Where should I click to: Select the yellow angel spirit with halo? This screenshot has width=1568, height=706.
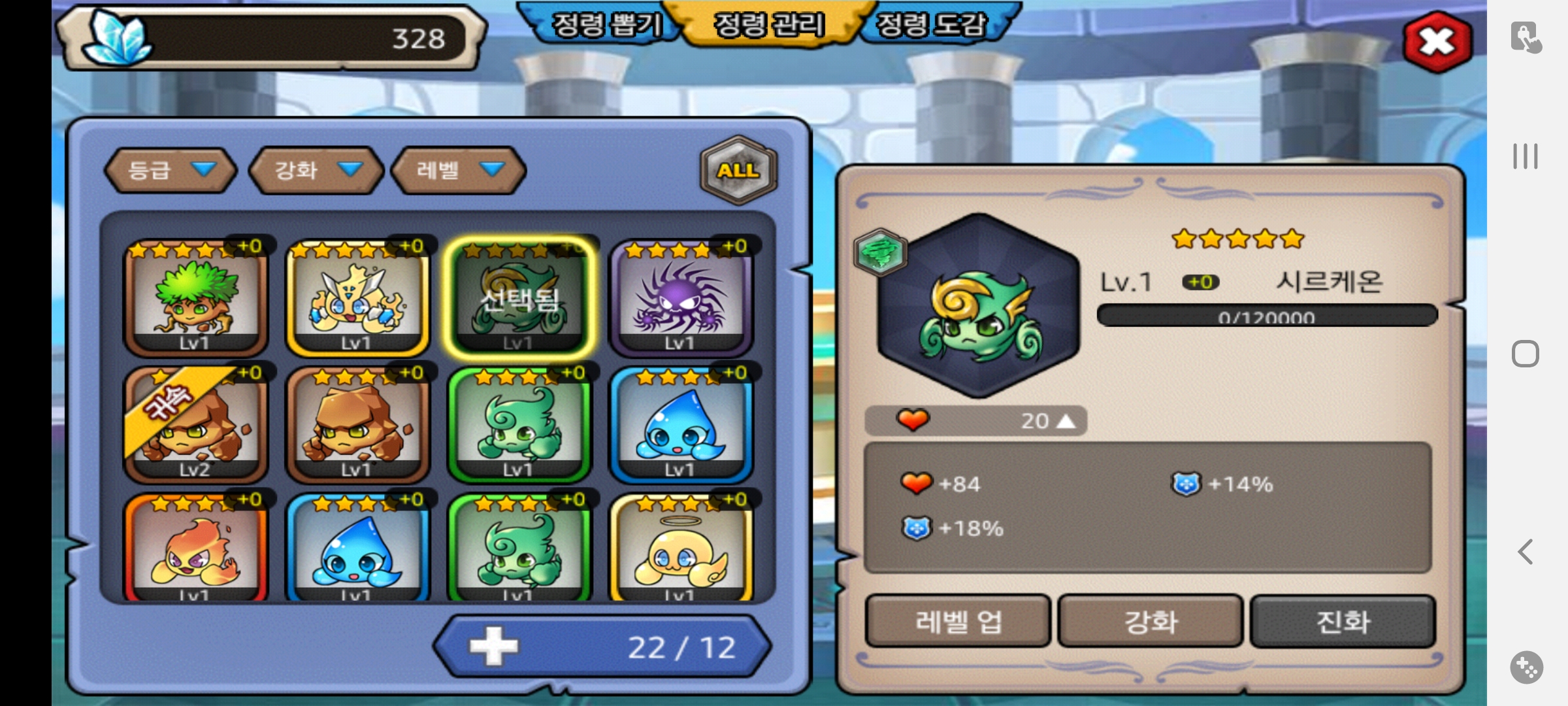click(x=681, y=548)
